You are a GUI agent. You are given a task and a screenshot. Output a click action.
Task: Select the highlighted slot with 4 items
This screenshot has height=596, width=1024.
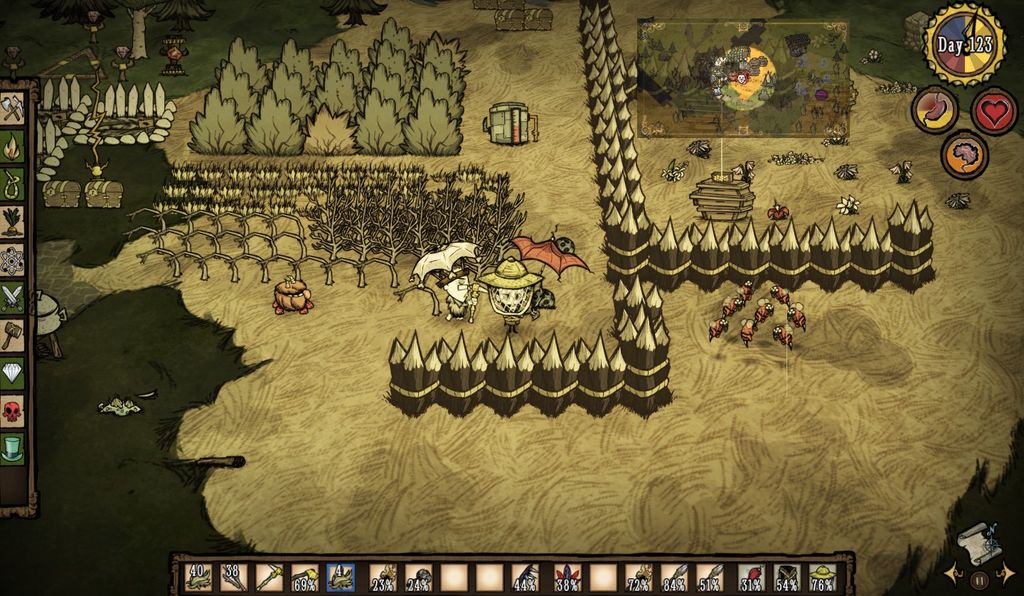click(342, 577)
